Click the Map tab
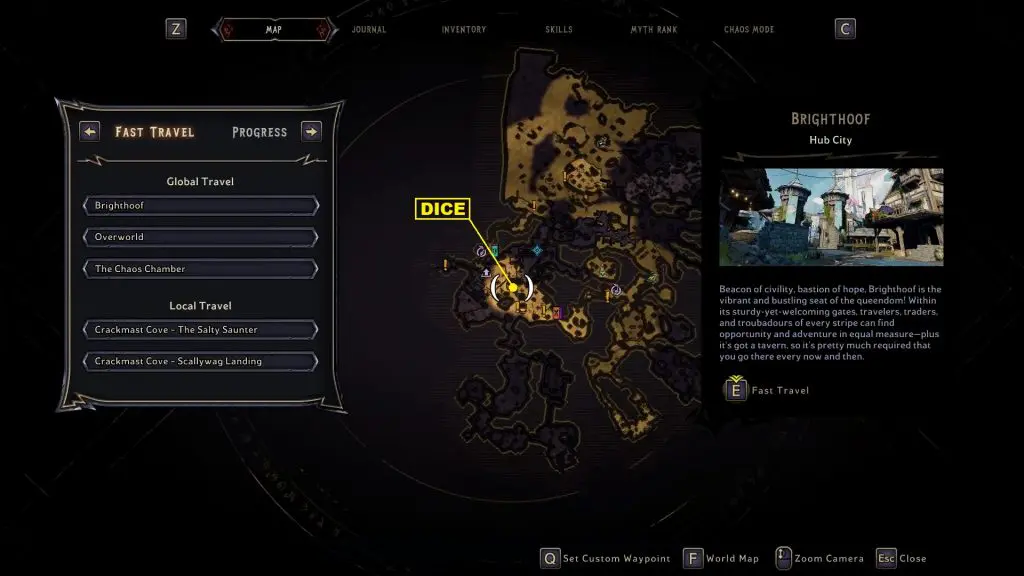Viewport: 1024px width, 576px height. tap(273, 30)
